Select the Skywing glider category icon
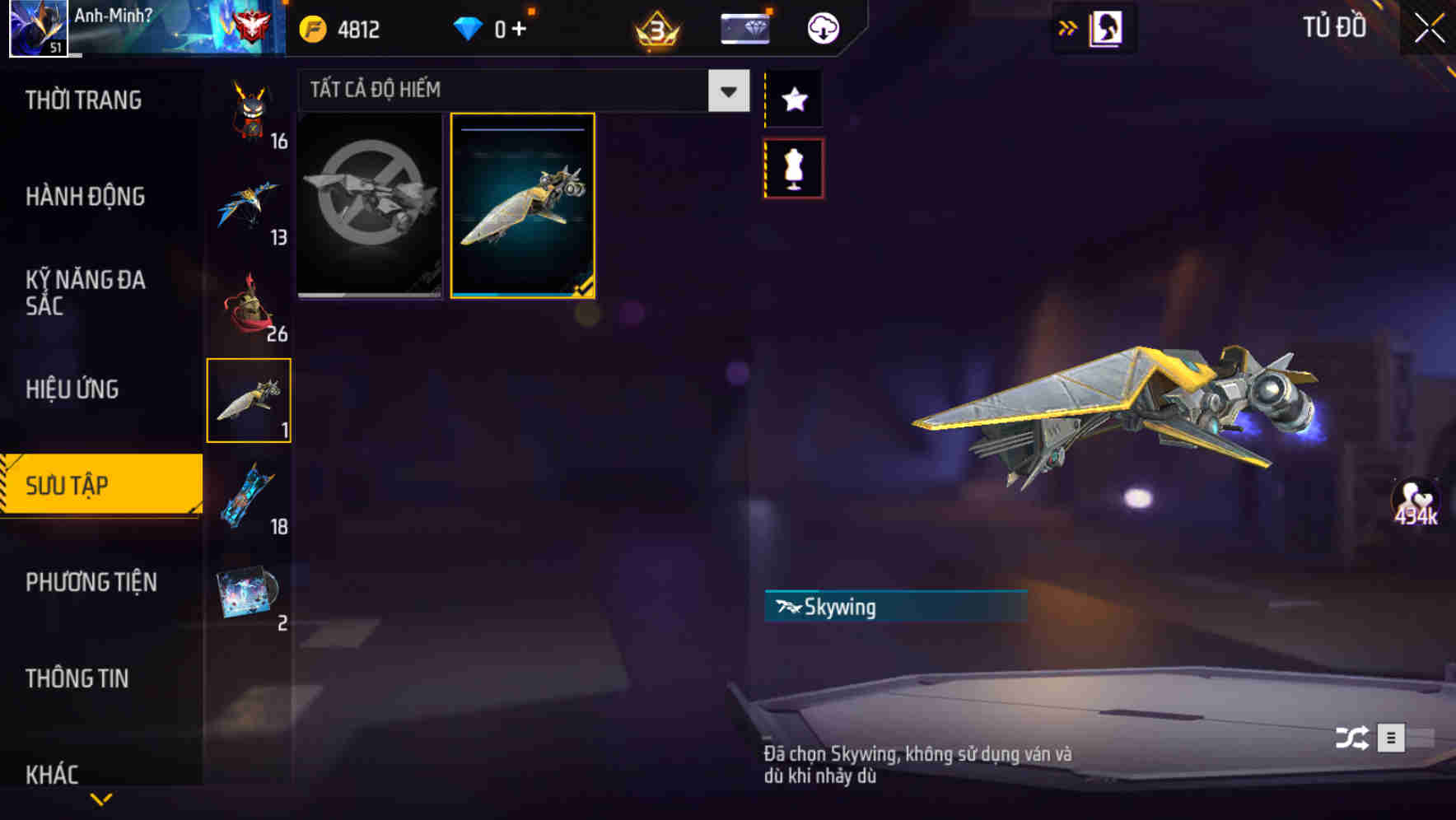The image size is (1456, 820). [248, 400]
